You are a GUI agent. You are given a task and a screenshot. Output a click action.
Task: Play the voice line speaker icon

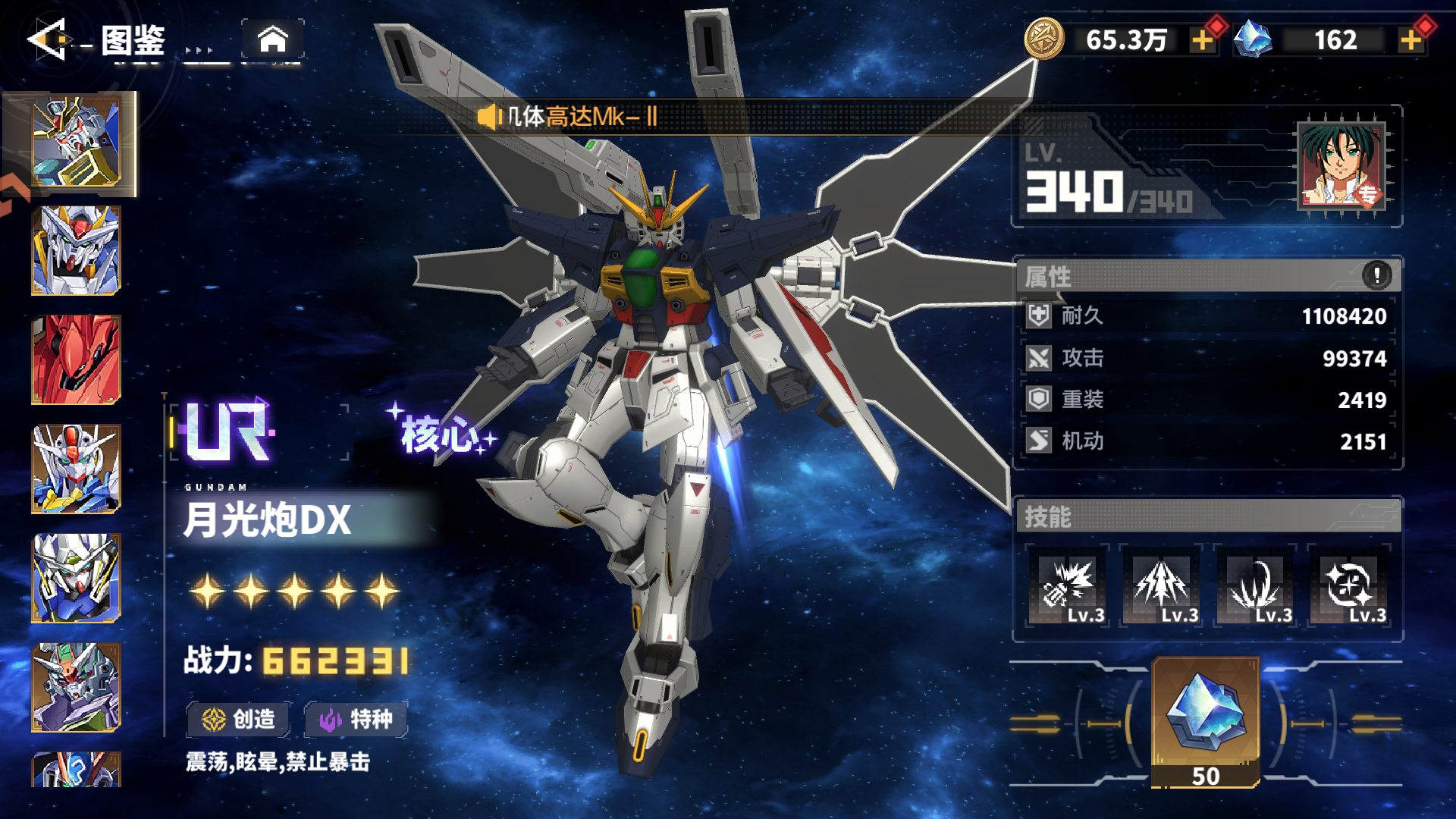pos(488,117)
